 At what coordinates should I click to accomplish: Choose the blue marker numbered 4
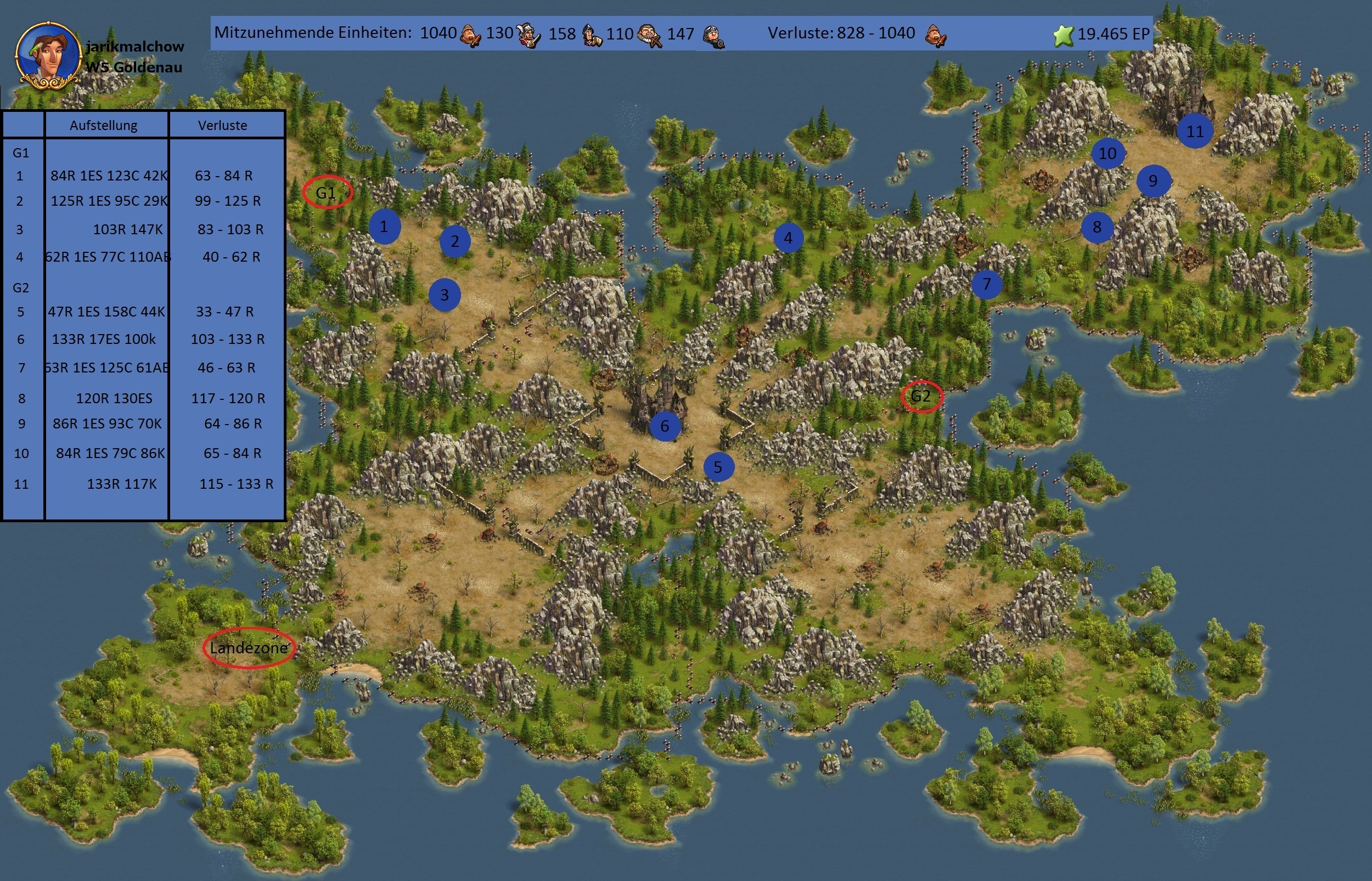tap(788, 238)
